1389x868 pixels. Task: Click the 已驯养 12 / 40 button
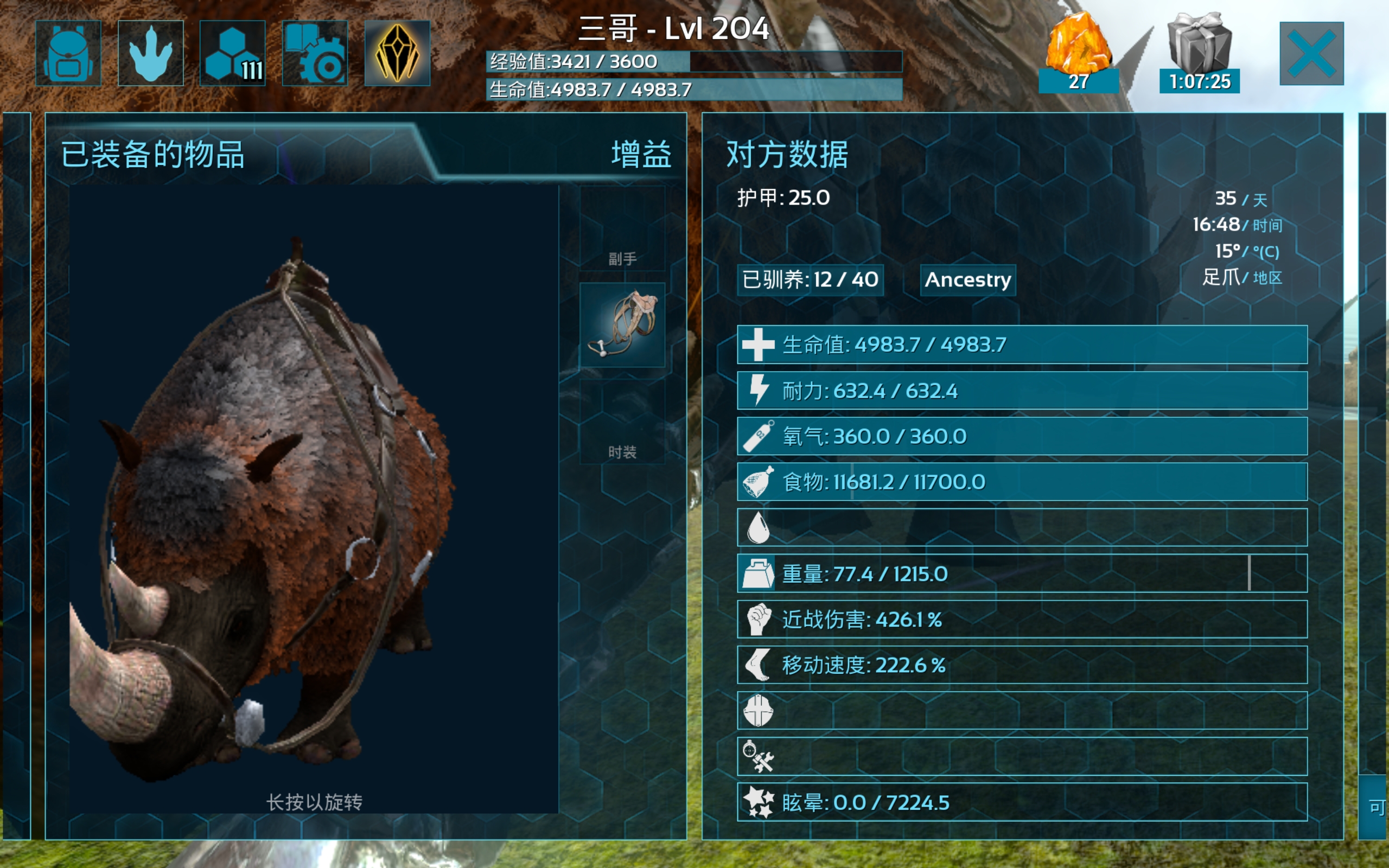[810, 280]
